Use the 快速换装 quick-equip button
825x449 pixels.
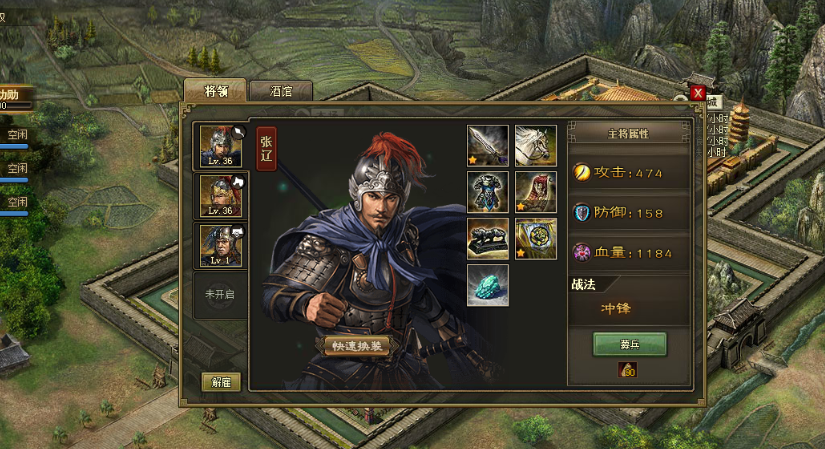(357, 346)
